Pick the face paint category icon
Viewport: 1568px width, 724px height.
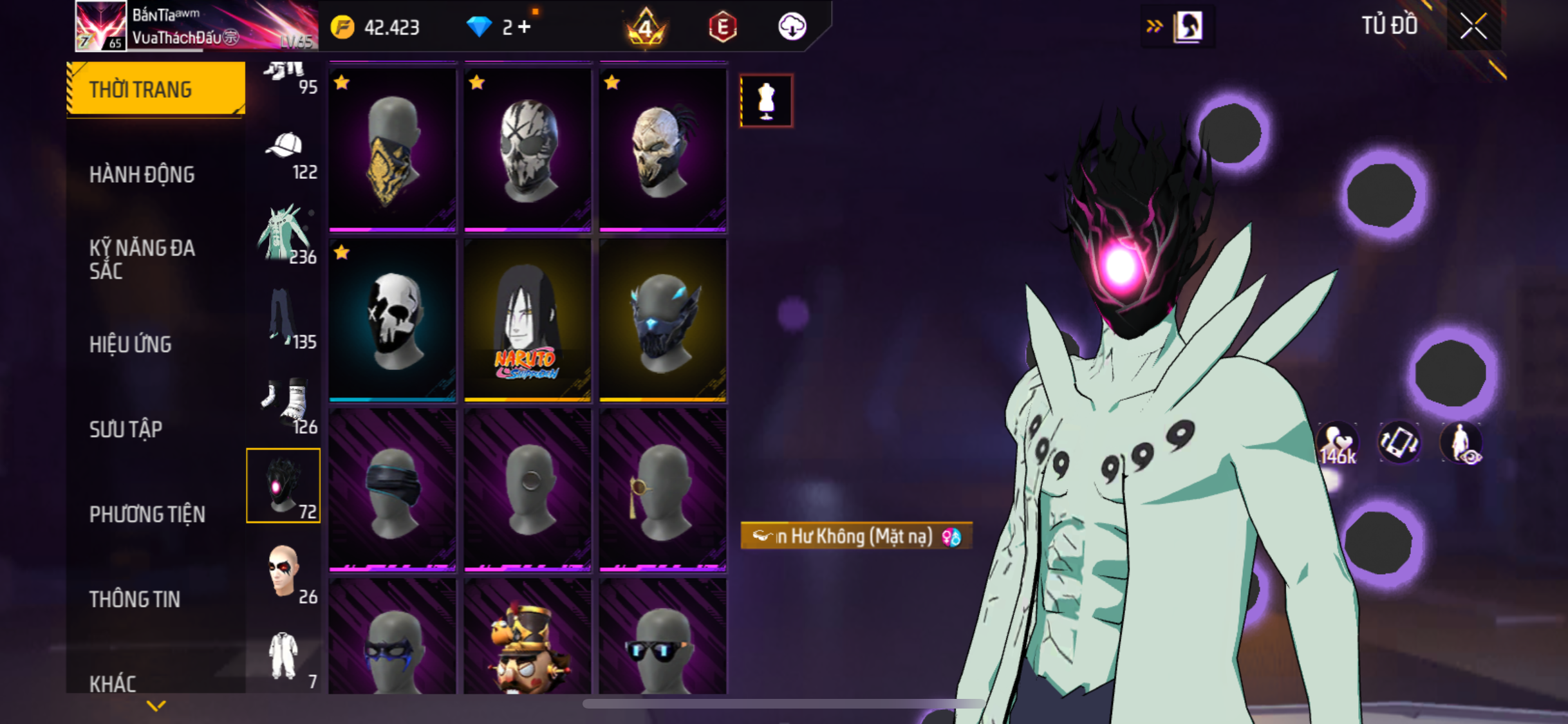(x=285, y=573)
